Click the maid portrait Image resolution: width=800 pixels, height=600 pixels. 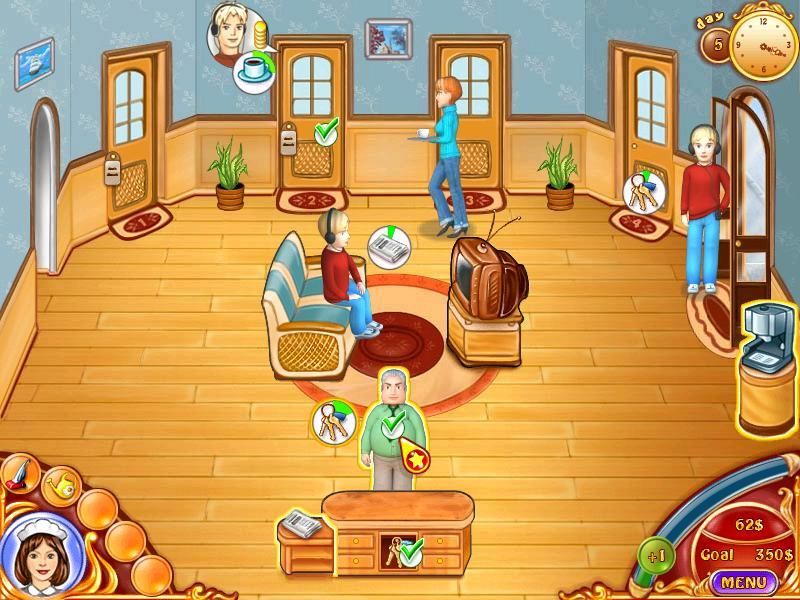[x=39, y=553]
